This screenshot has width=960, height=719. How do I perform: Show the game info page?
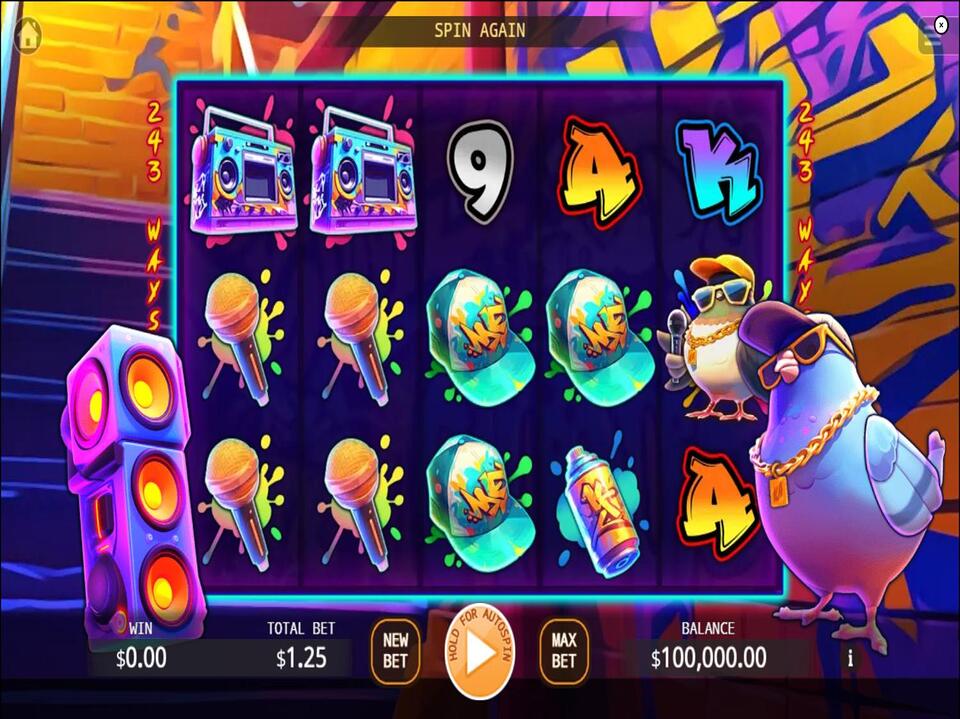[x=851, y=658]
